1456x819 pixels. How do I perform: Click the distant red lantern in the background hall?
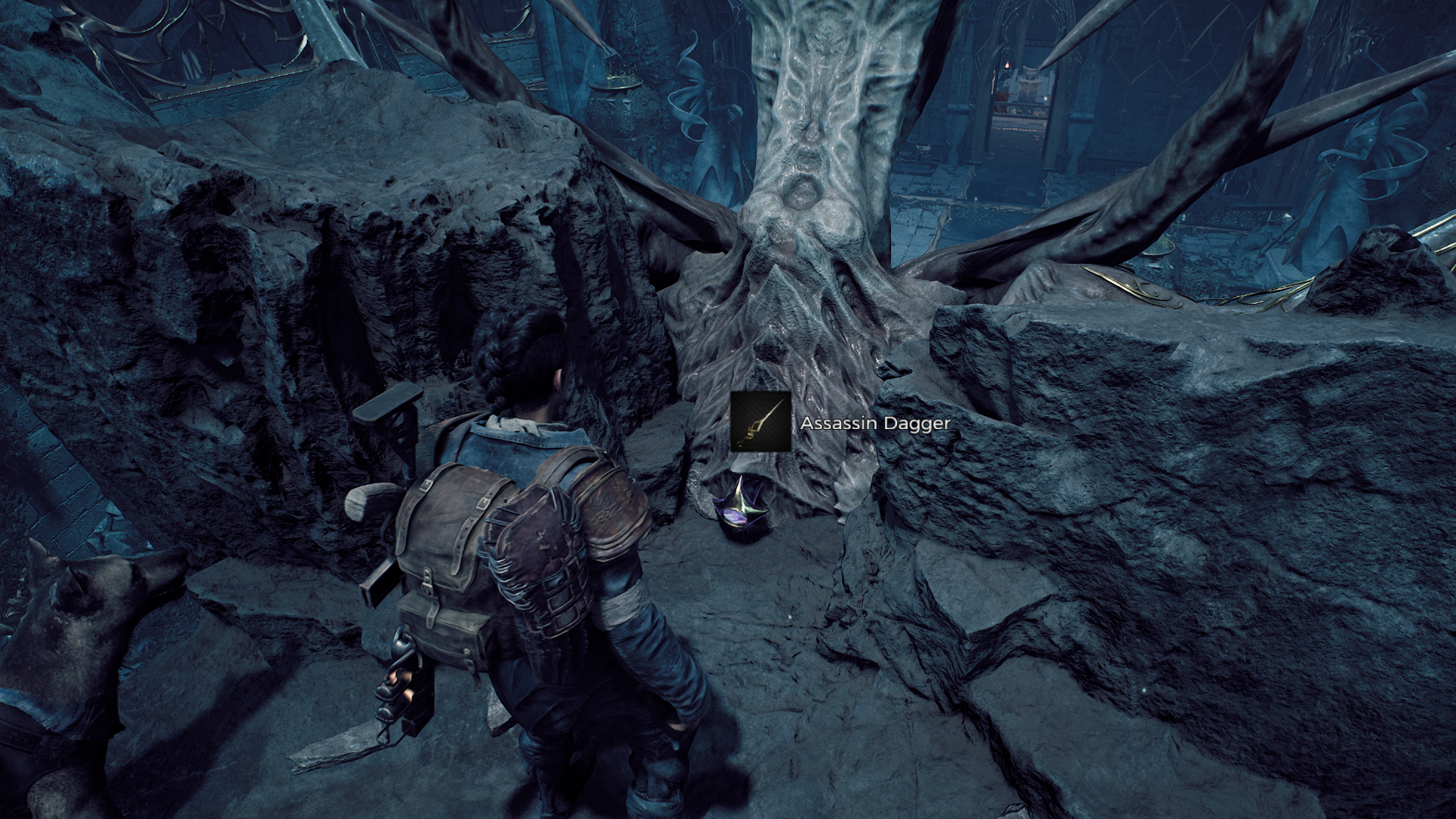pos(1007,64)
